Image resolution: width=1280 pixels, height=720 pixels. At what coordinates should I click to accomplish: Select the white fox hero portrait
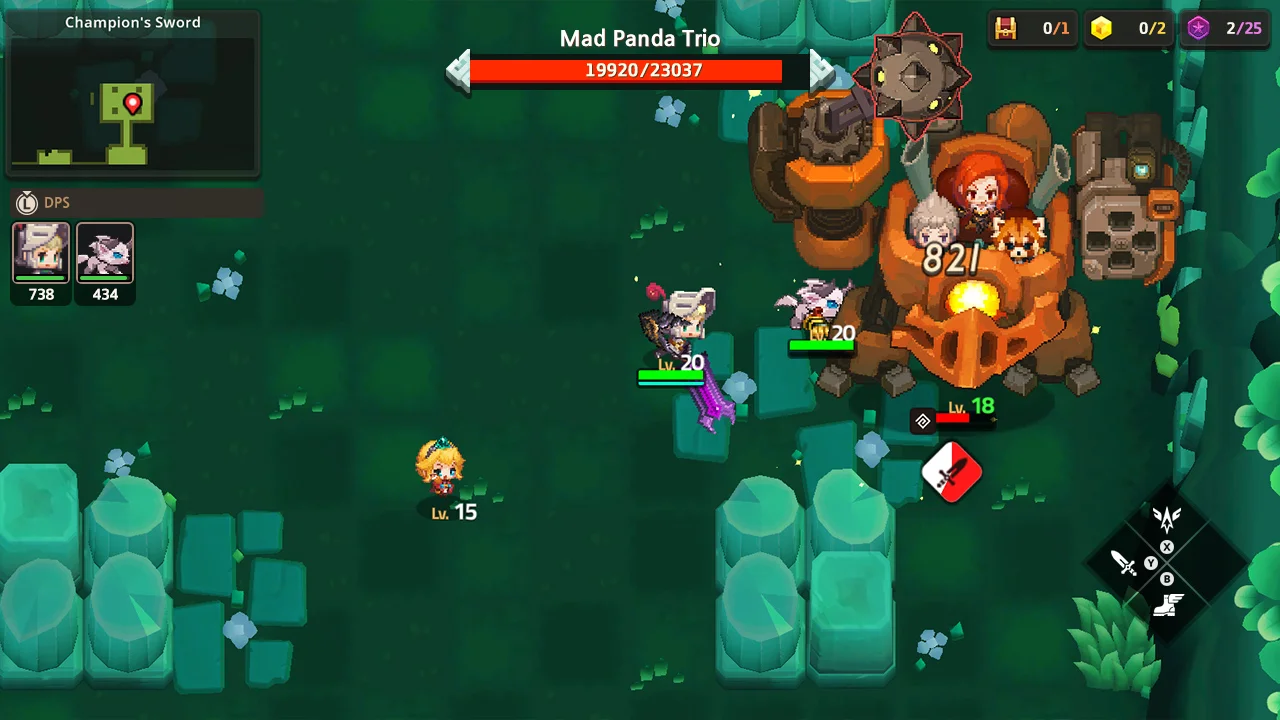(105, 253)
